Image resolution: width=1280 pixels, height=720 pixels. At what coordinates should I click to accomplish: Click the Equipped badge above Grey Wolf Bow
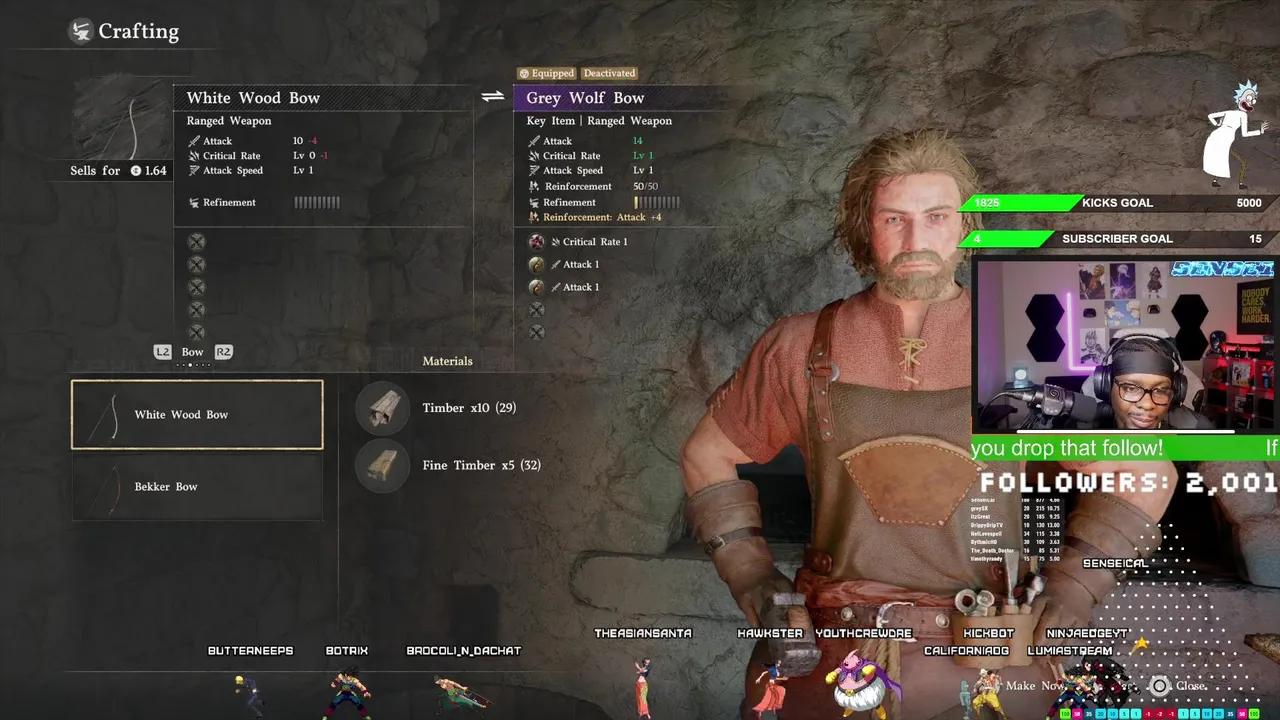pos(546,73)
